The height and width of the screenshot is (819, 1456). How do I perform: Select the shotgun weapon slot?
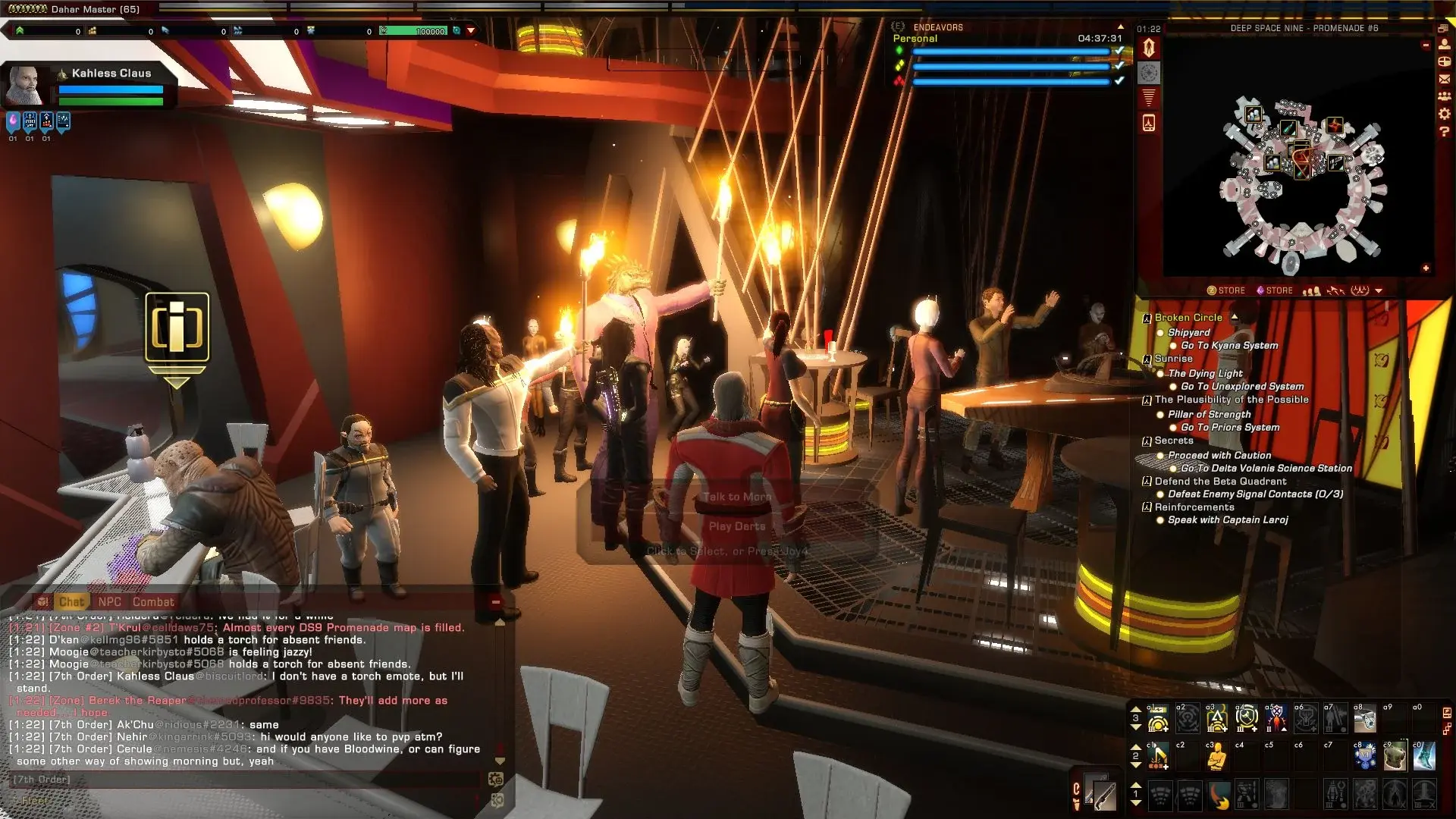tap(1100, 794)
